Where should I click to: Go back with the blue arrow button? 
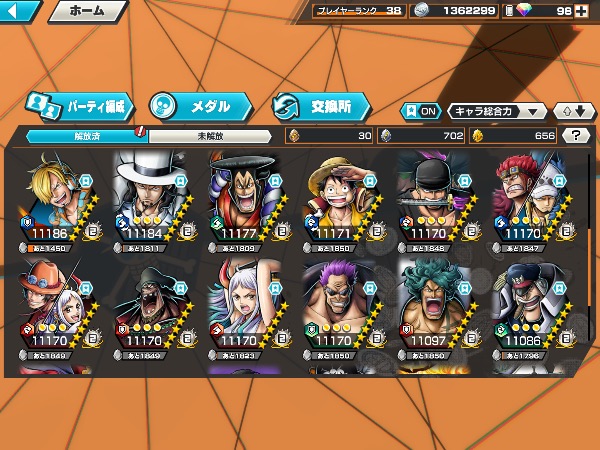(20, 12)
